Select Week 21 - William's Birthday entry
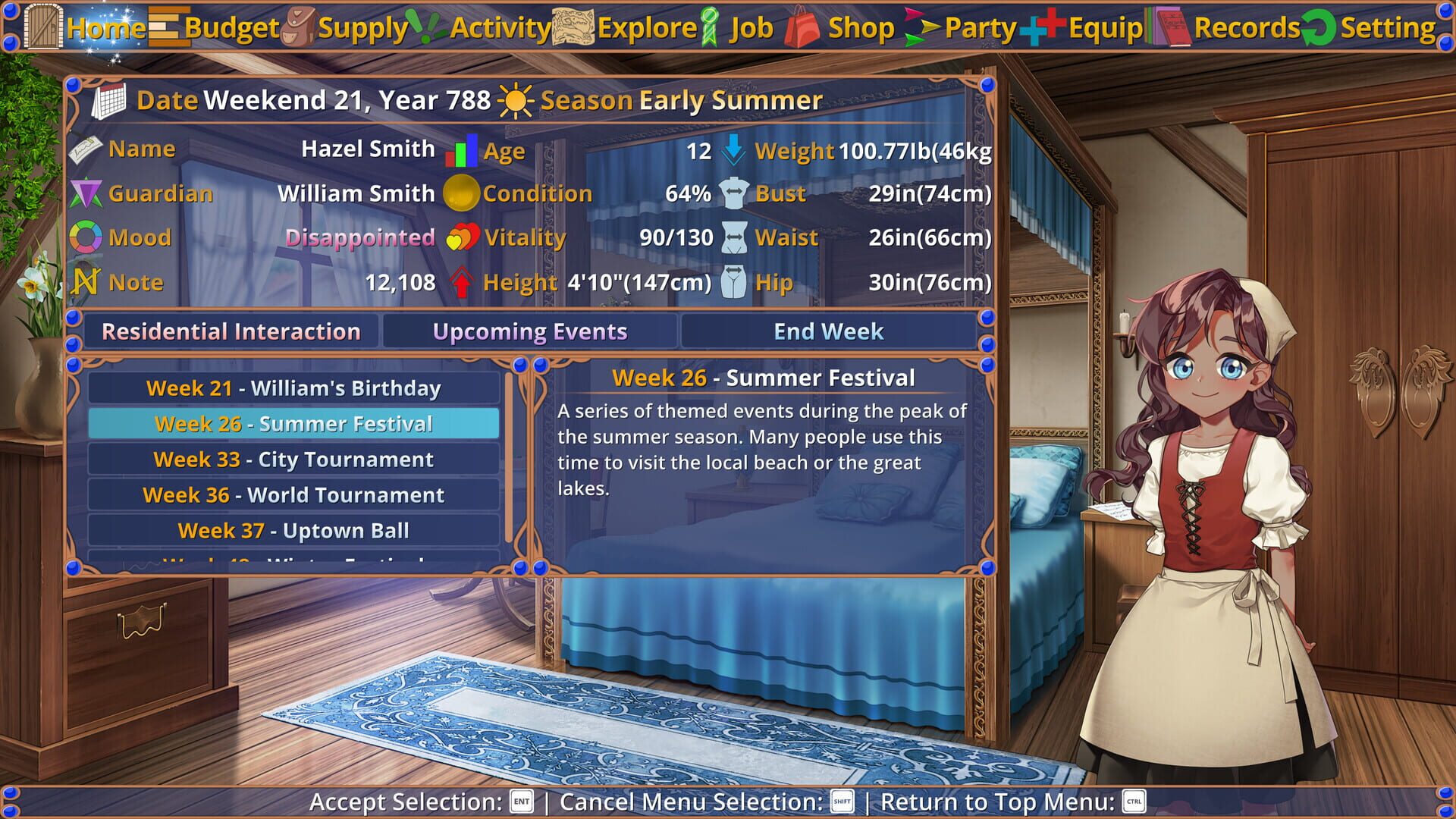 [x=293, y=388]
